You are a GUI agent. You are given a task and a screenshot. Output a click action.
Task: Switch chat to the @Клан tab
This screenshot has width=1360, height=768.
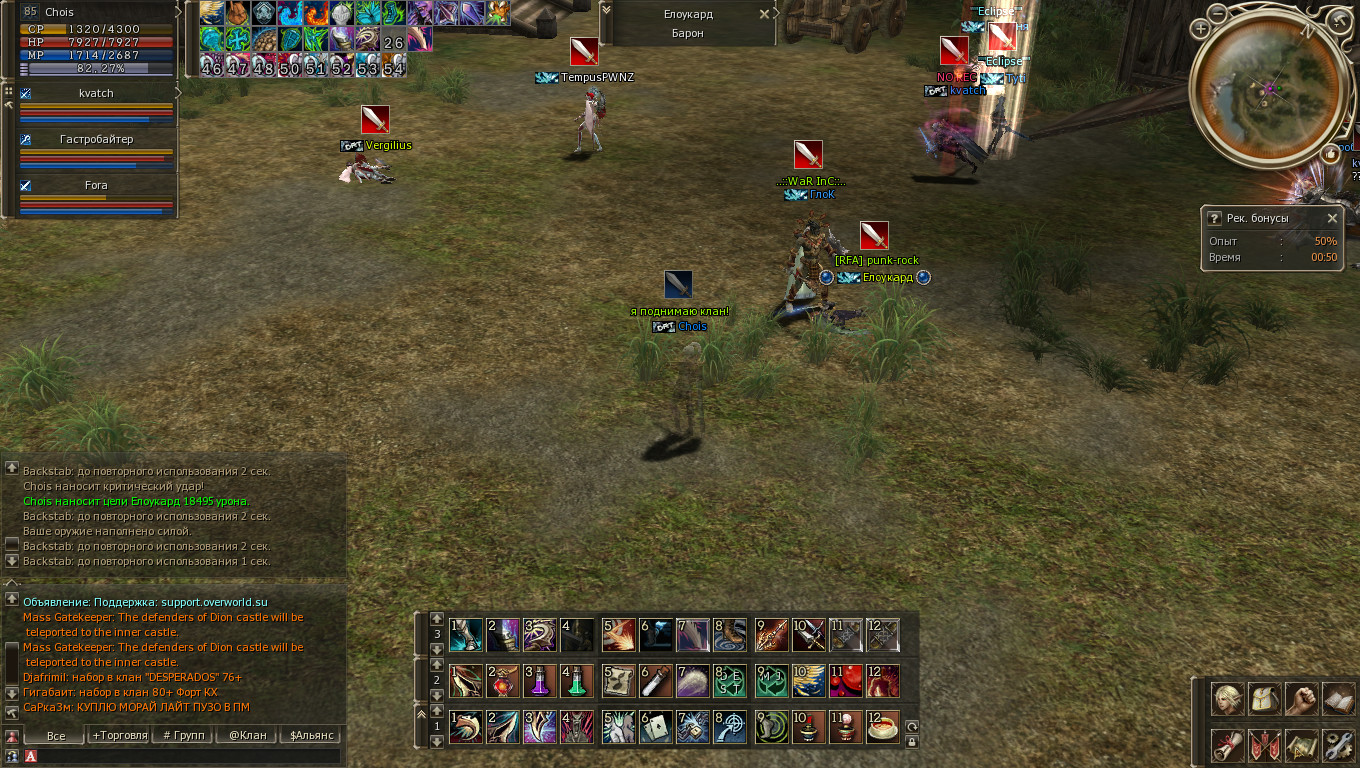tap(248, 736)
